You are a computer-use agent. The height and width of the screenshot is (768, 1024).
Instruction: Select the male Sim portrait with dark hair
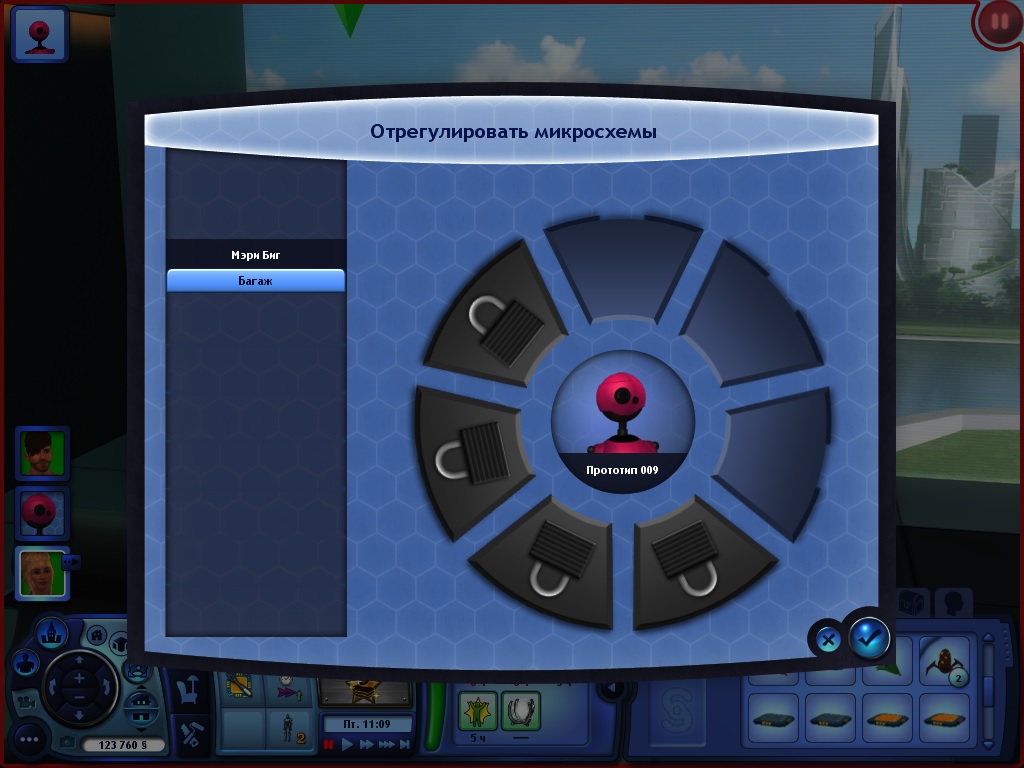point(42,453)
